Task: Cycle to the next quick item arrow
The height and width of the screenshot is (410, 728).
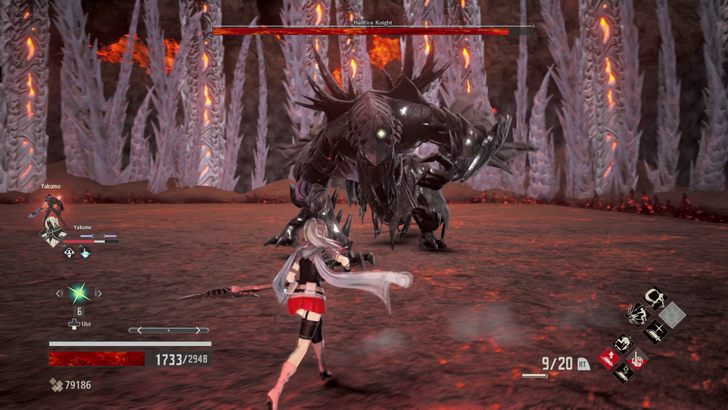Action: (x=99, y=293)
